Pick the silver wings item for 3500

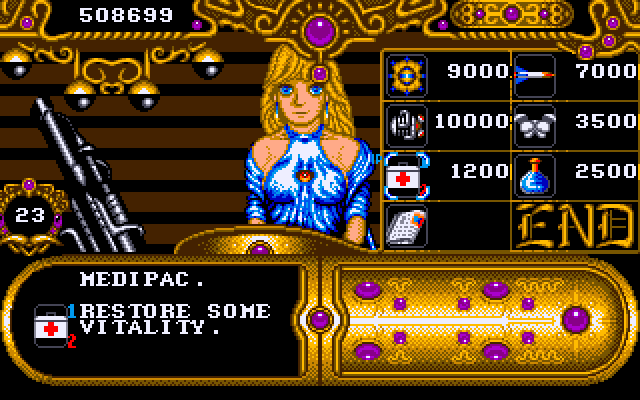click(x=532, y=125)
